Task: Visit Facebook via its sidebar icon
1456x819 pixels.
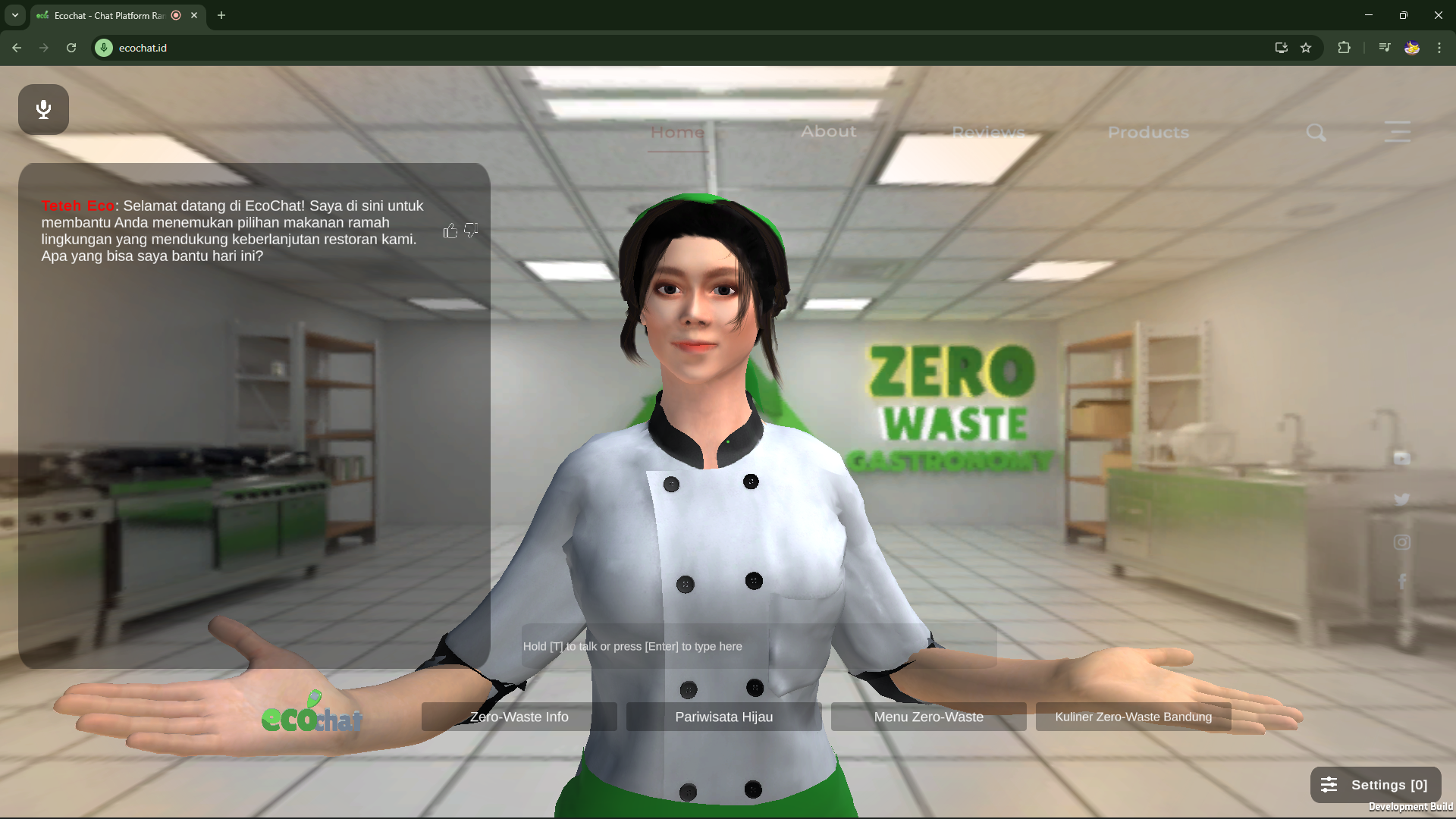Action: 1403,581
